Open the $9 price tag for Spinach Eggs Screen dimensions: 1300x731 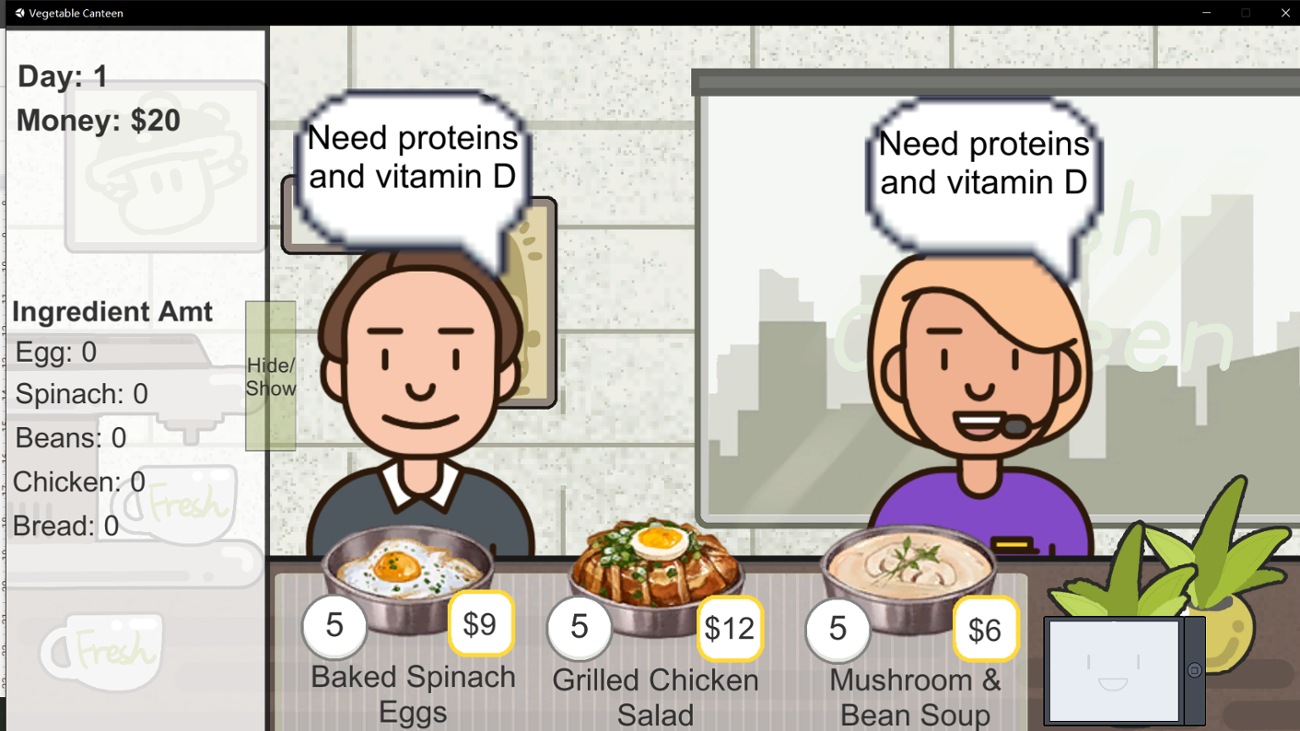click(481, 624)
